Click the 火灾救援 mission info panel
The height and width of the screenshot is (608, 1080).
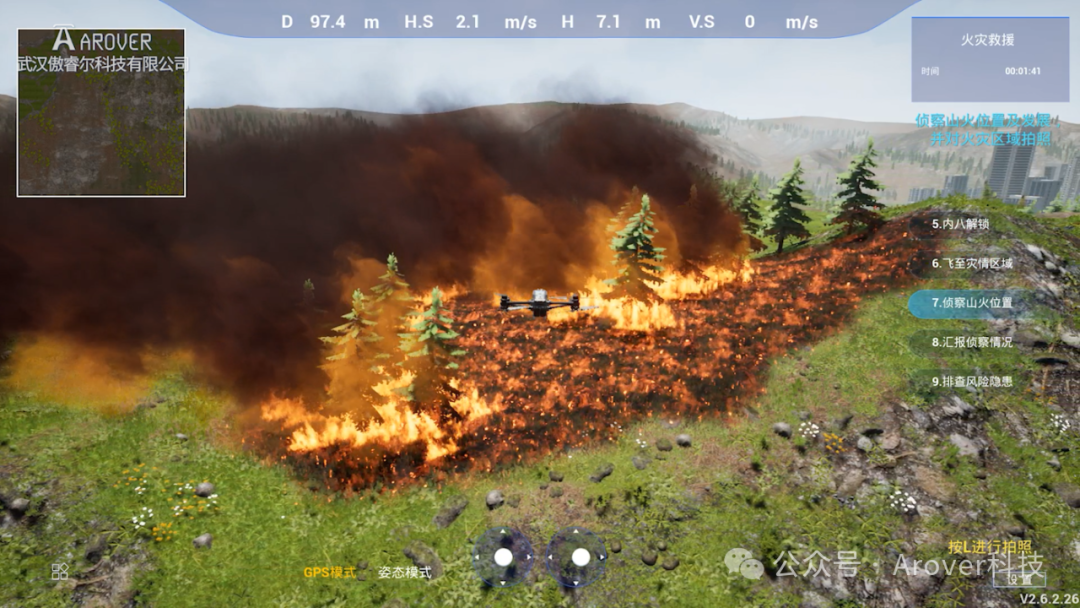976,58
